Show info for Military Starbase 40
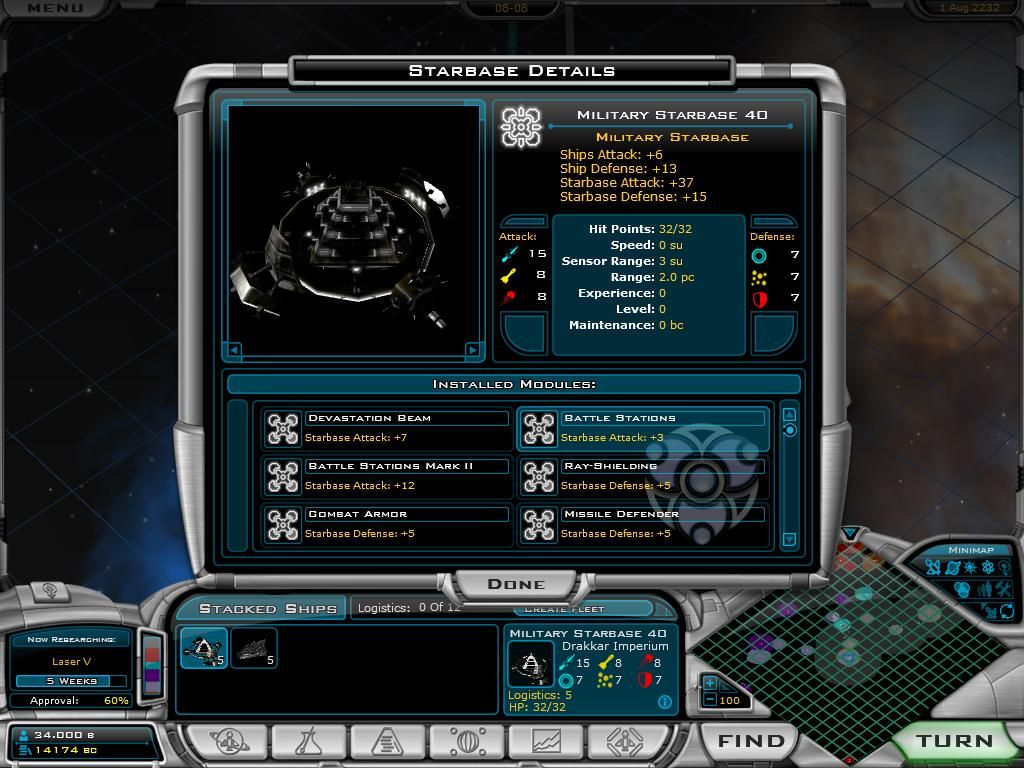This screenshot has width=1024, height=768. pyautogui.click(x=665, y=702)
